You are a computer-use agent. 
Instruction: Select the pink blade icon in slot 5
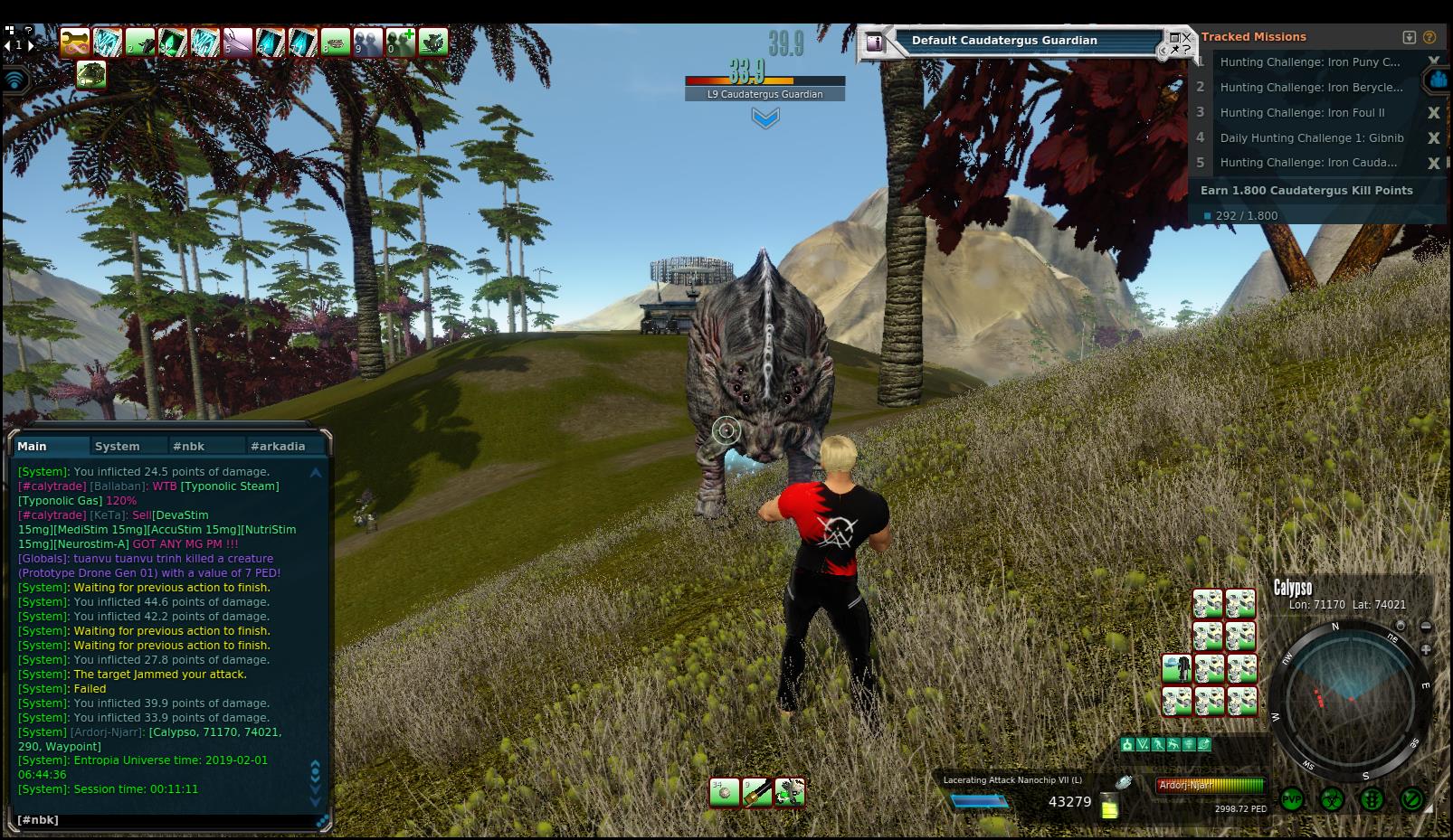click(237, 42)
